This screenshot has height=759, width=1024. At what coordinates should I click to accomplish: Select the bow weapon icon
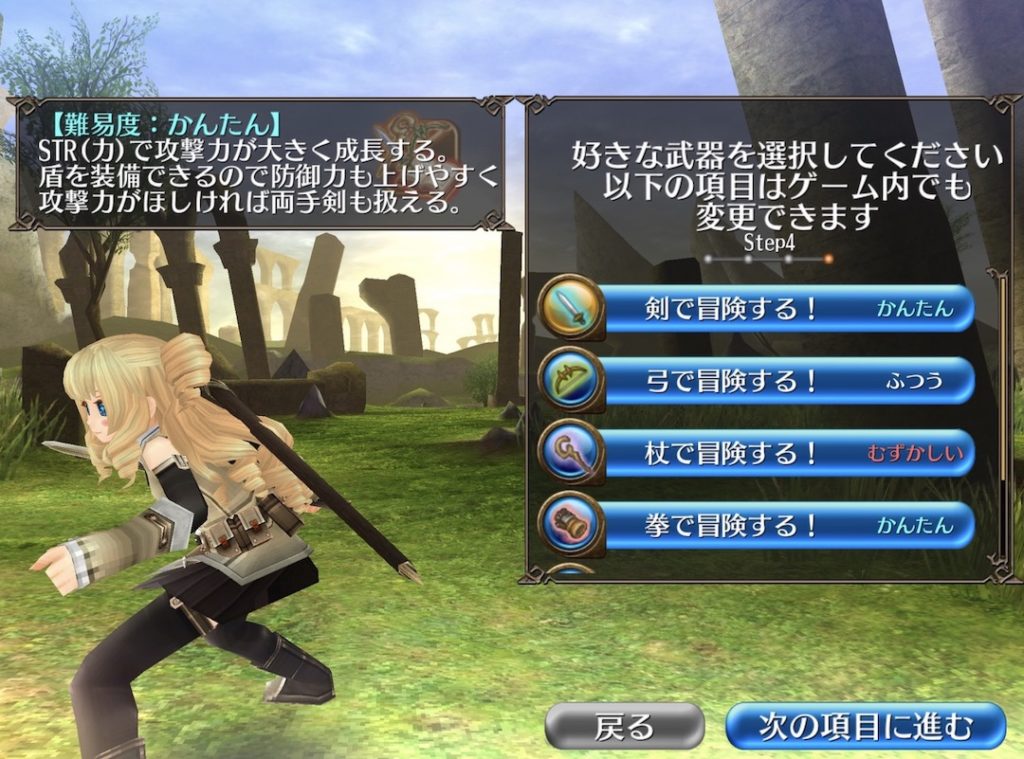click(x=571, y=380)
